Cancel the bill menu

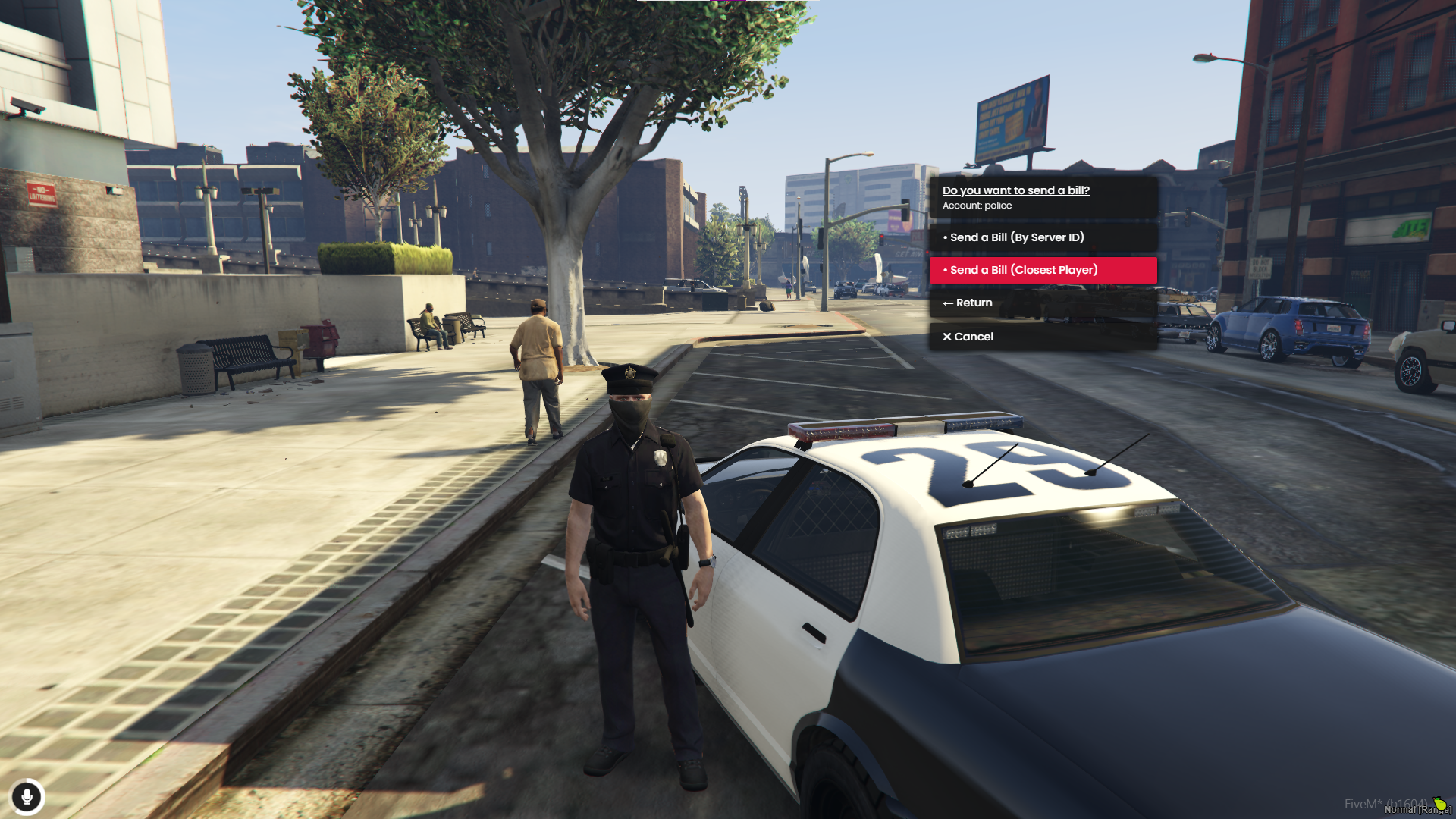coord(1043,337)
